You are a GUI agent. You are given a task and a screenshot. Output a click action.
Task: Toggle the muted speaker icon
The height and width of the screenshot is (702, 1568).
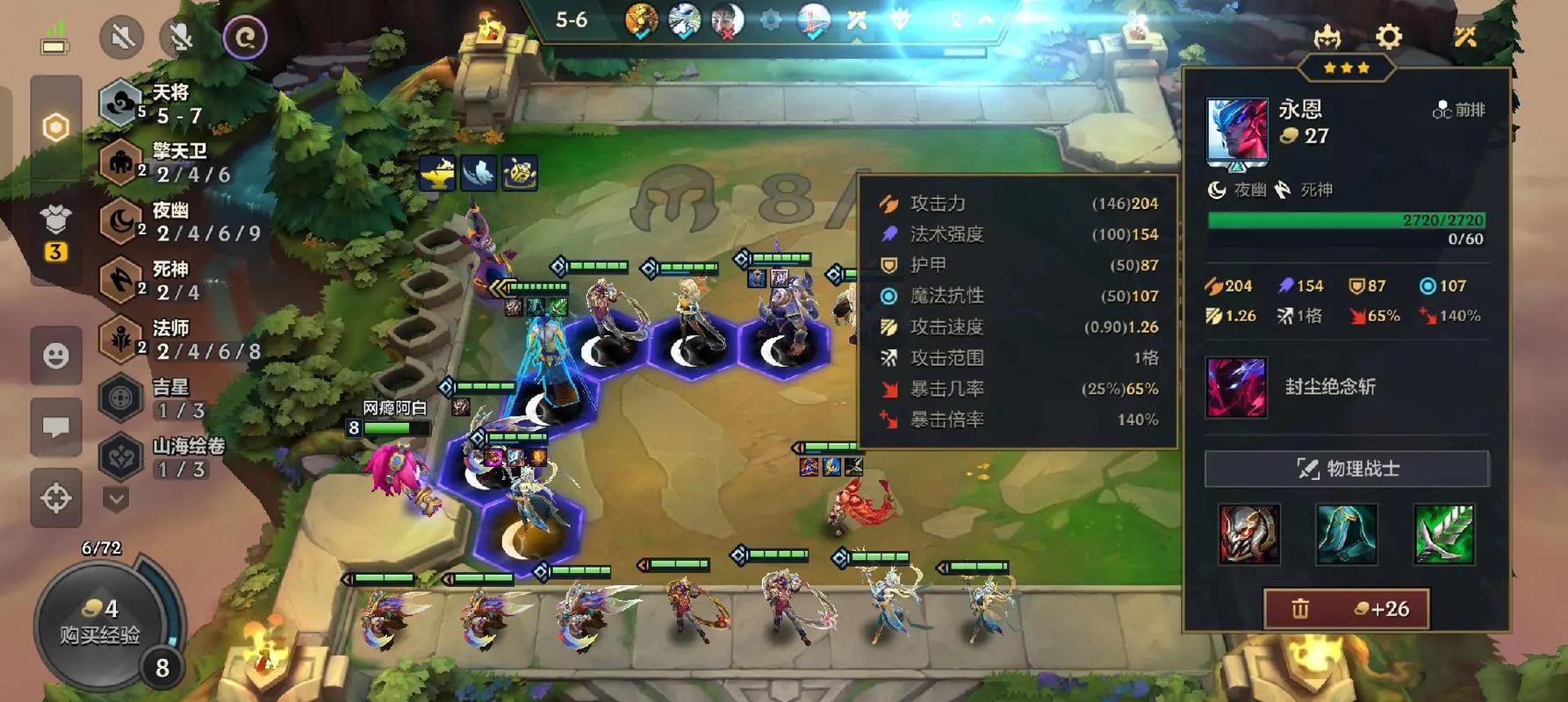coord(122,38)
